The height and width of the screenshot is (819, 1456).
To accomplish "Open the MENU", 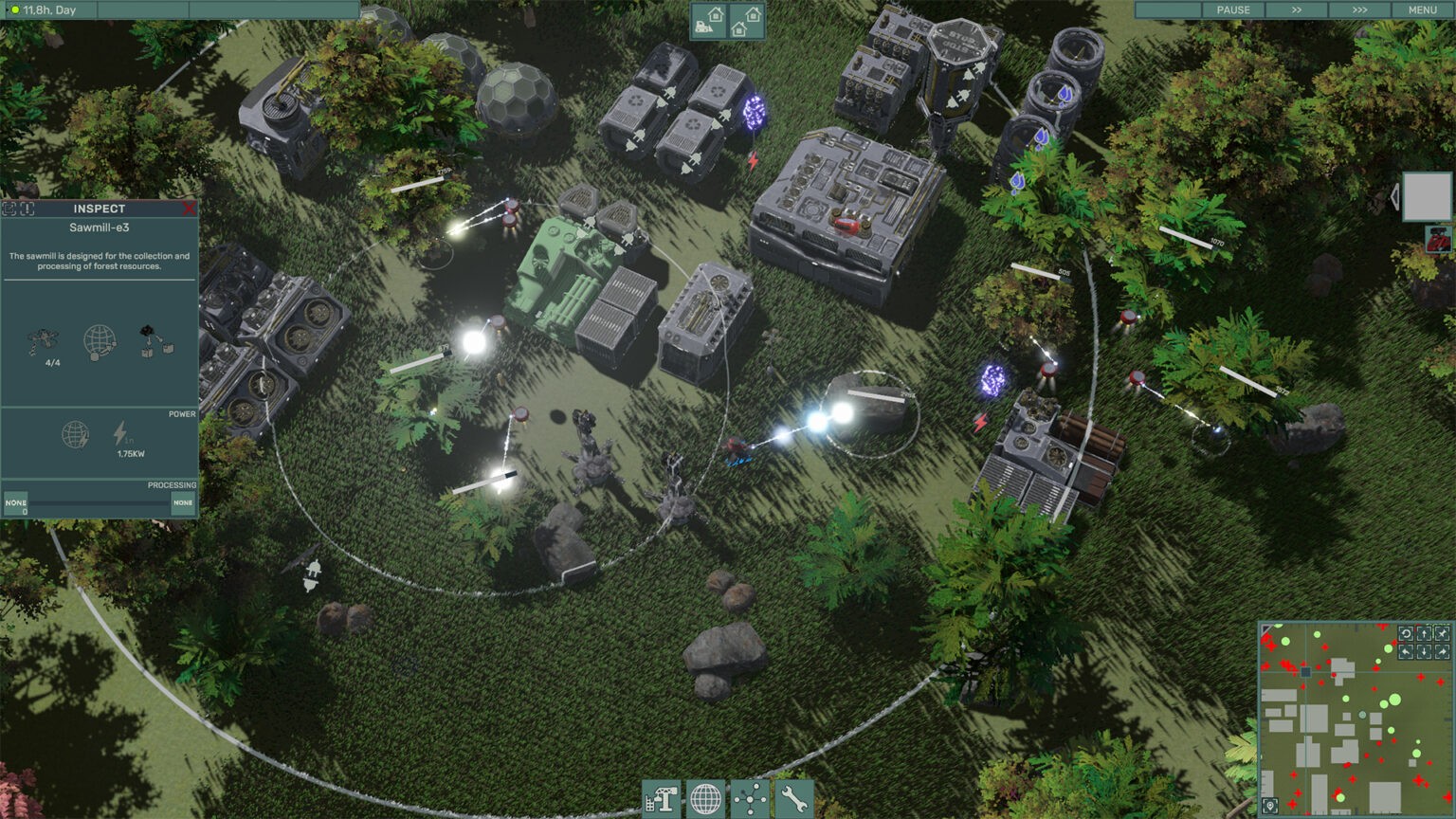I will click(1422, 9).
